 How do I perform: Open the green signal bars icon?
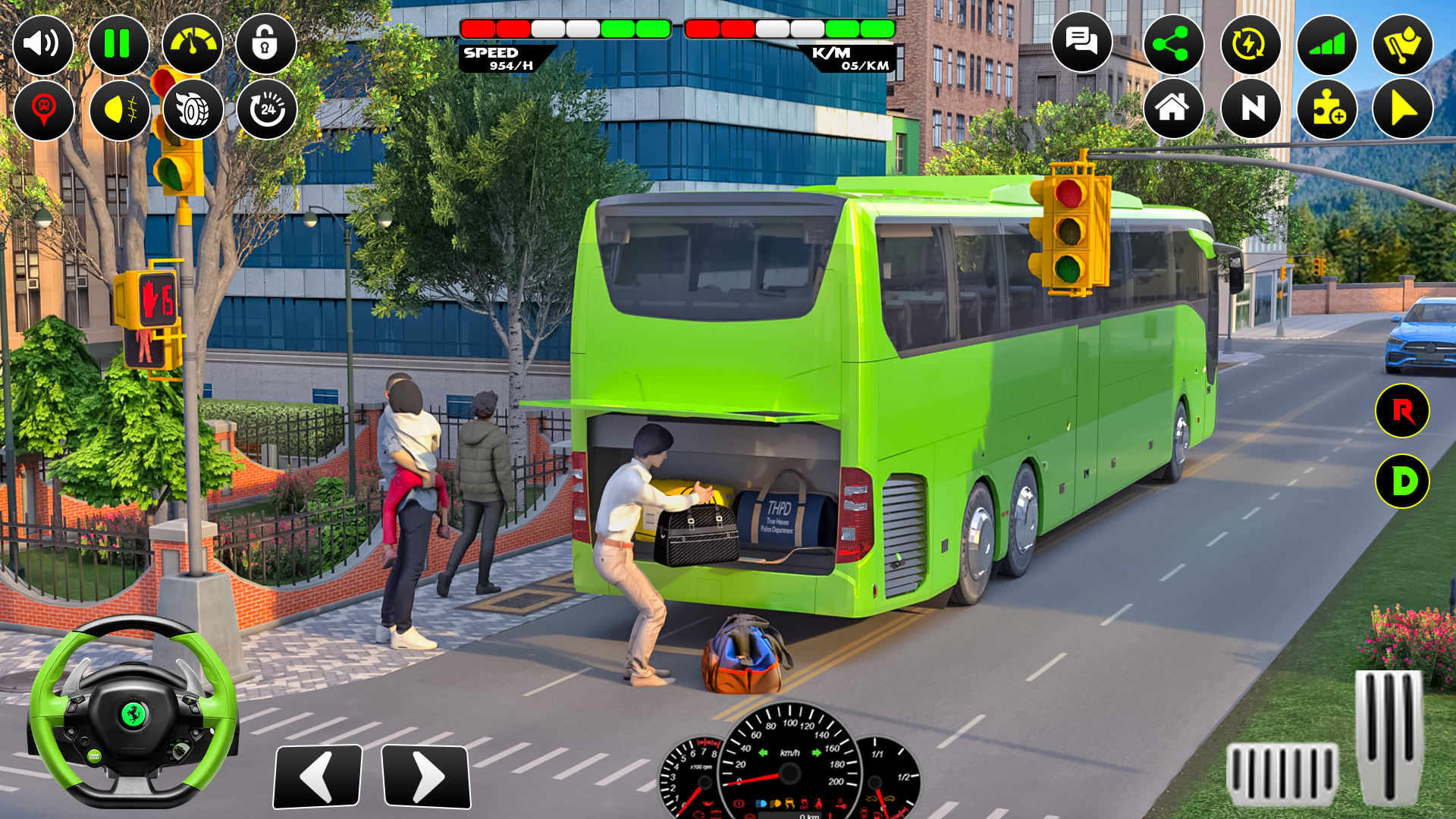(1326, 45)
